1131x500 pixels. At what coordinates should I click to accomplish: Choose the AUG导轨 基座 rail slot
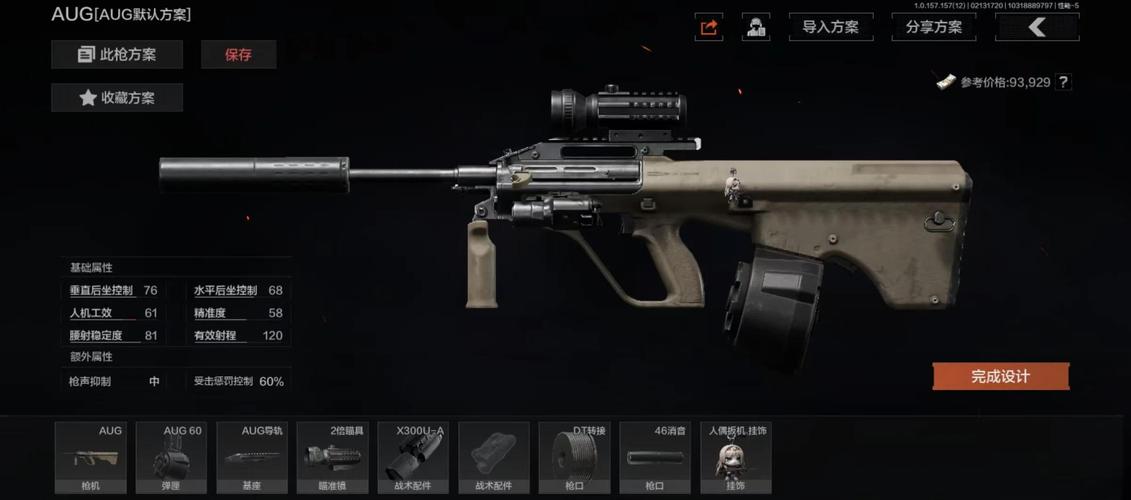tap(252, 457)
